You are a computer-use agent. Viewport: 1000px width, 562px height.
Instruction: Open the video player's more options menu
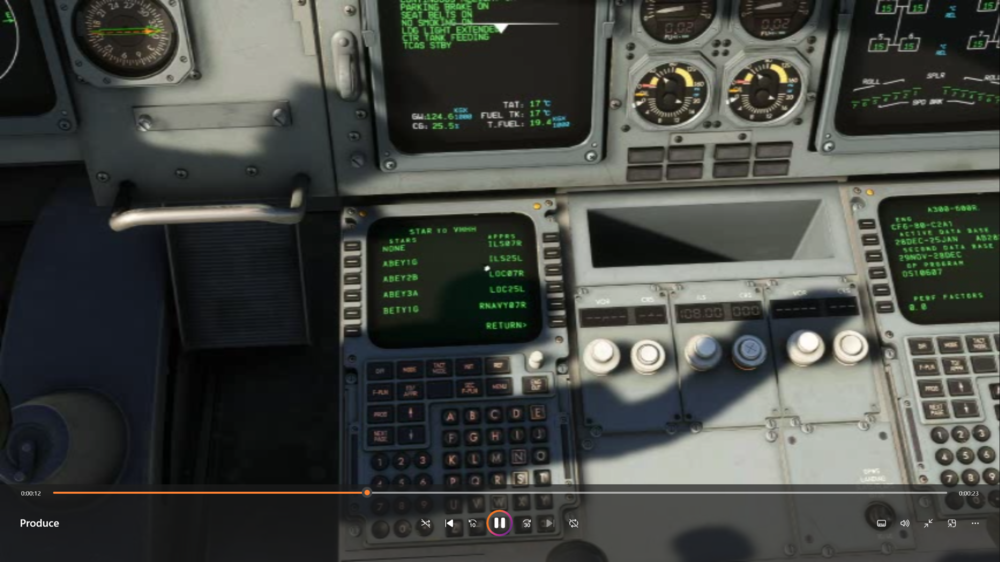tap(975, 523)
